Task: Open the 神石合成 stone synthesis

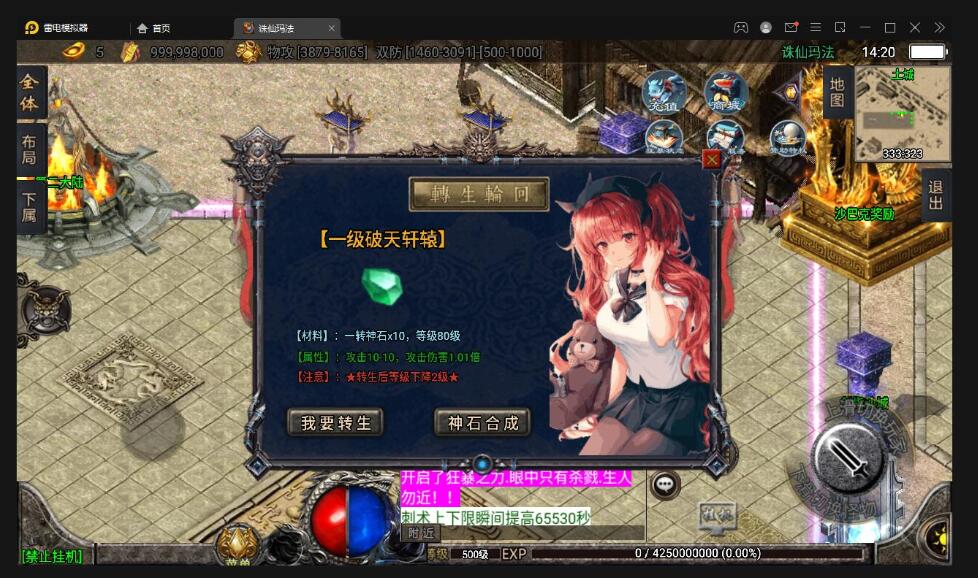Action: click(x=482, y=422)
